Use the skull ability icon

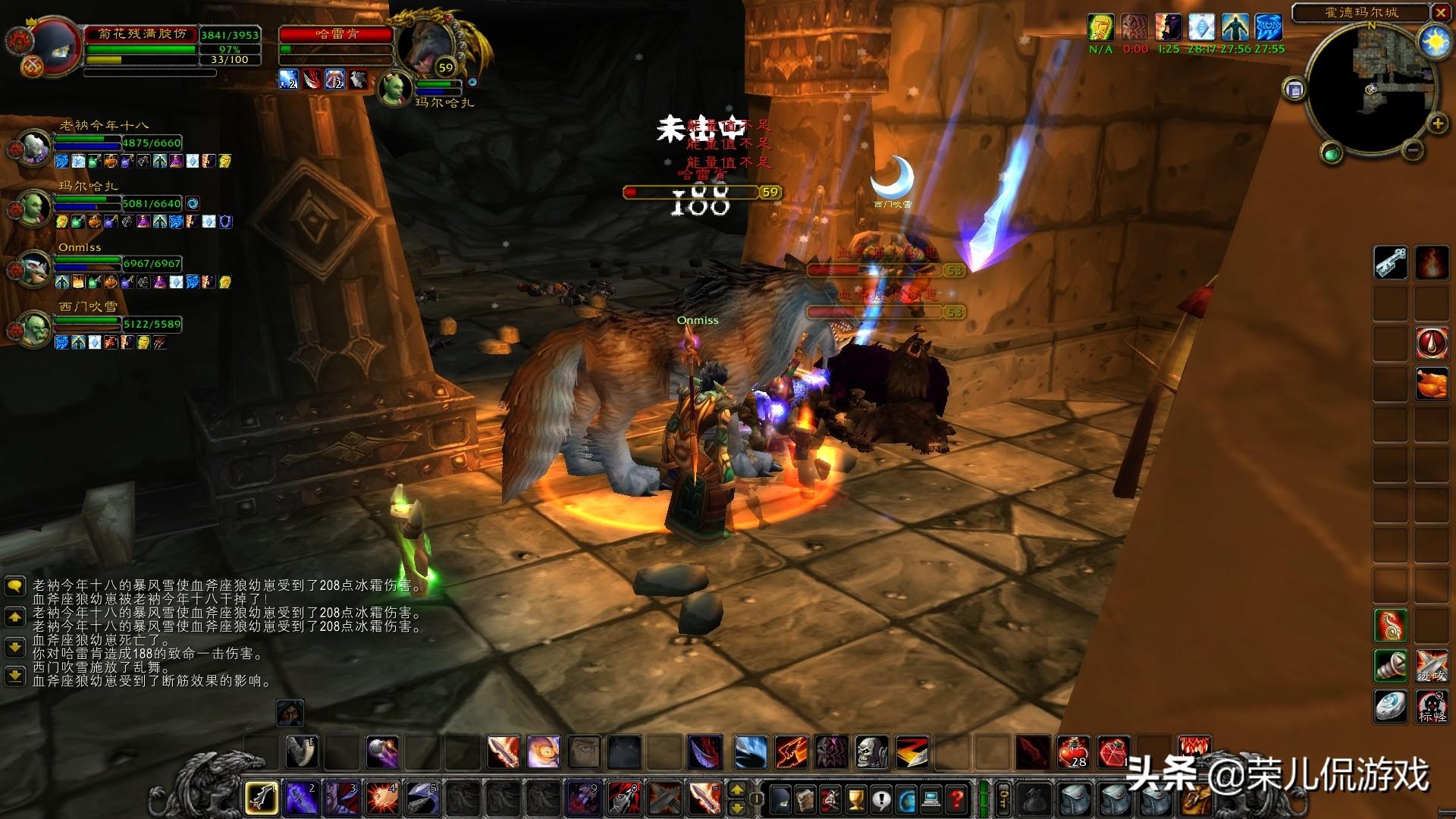(871, 752)
